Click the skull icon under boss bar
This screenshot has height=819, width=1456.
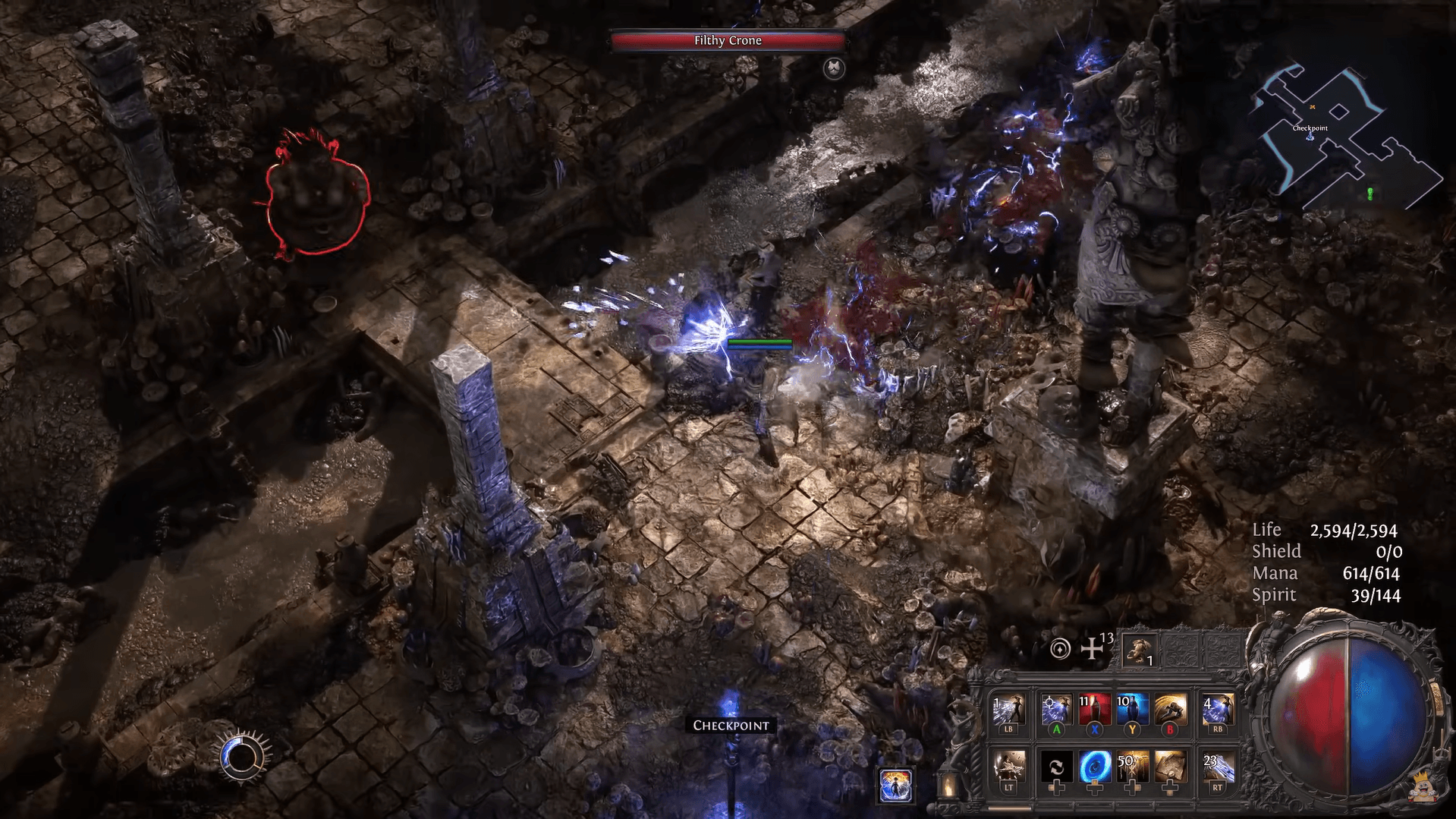(x=834, y=68)
